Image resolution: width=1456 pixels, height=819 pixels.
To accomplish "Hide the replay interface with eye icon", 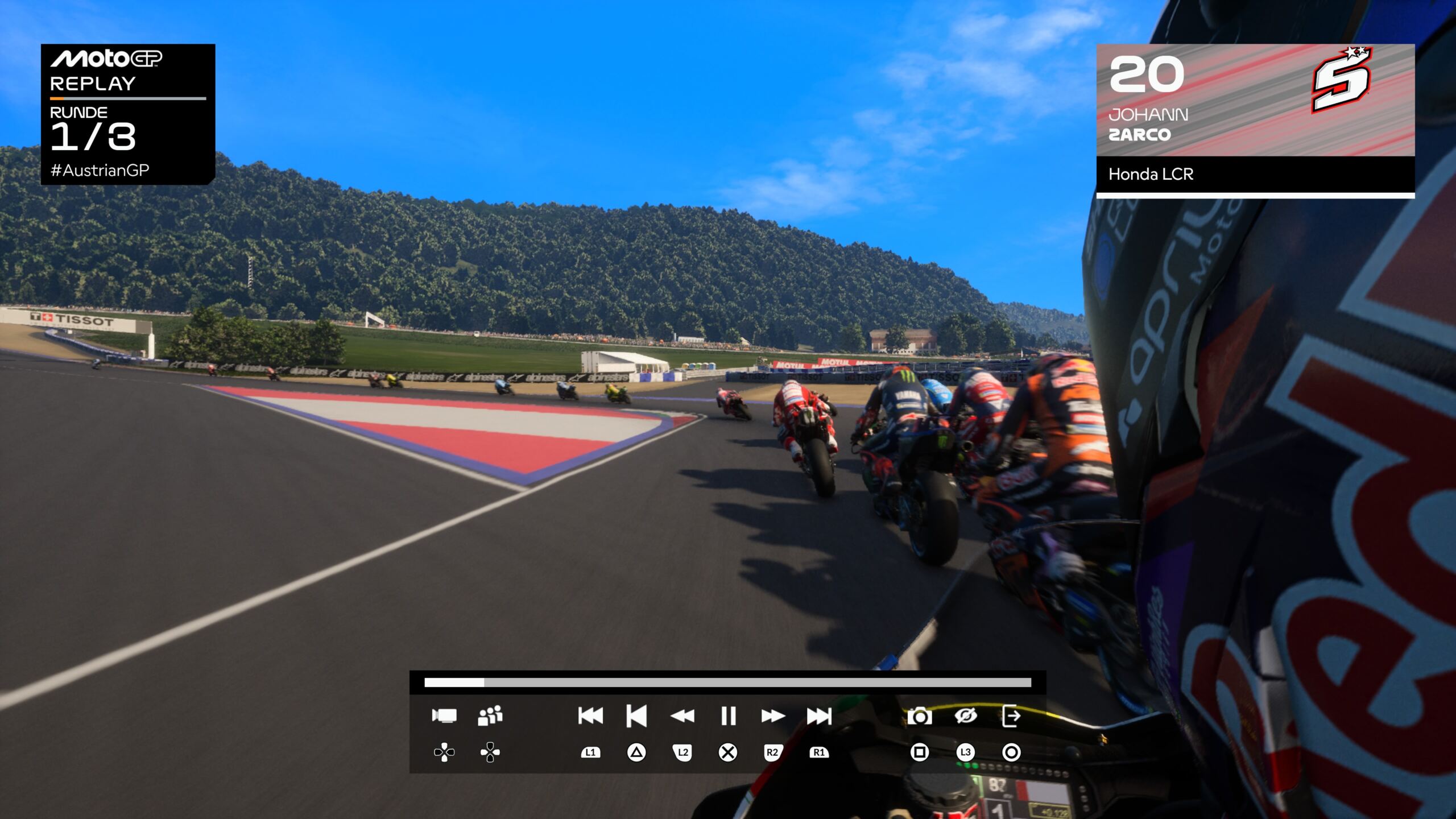I will 966,715.
